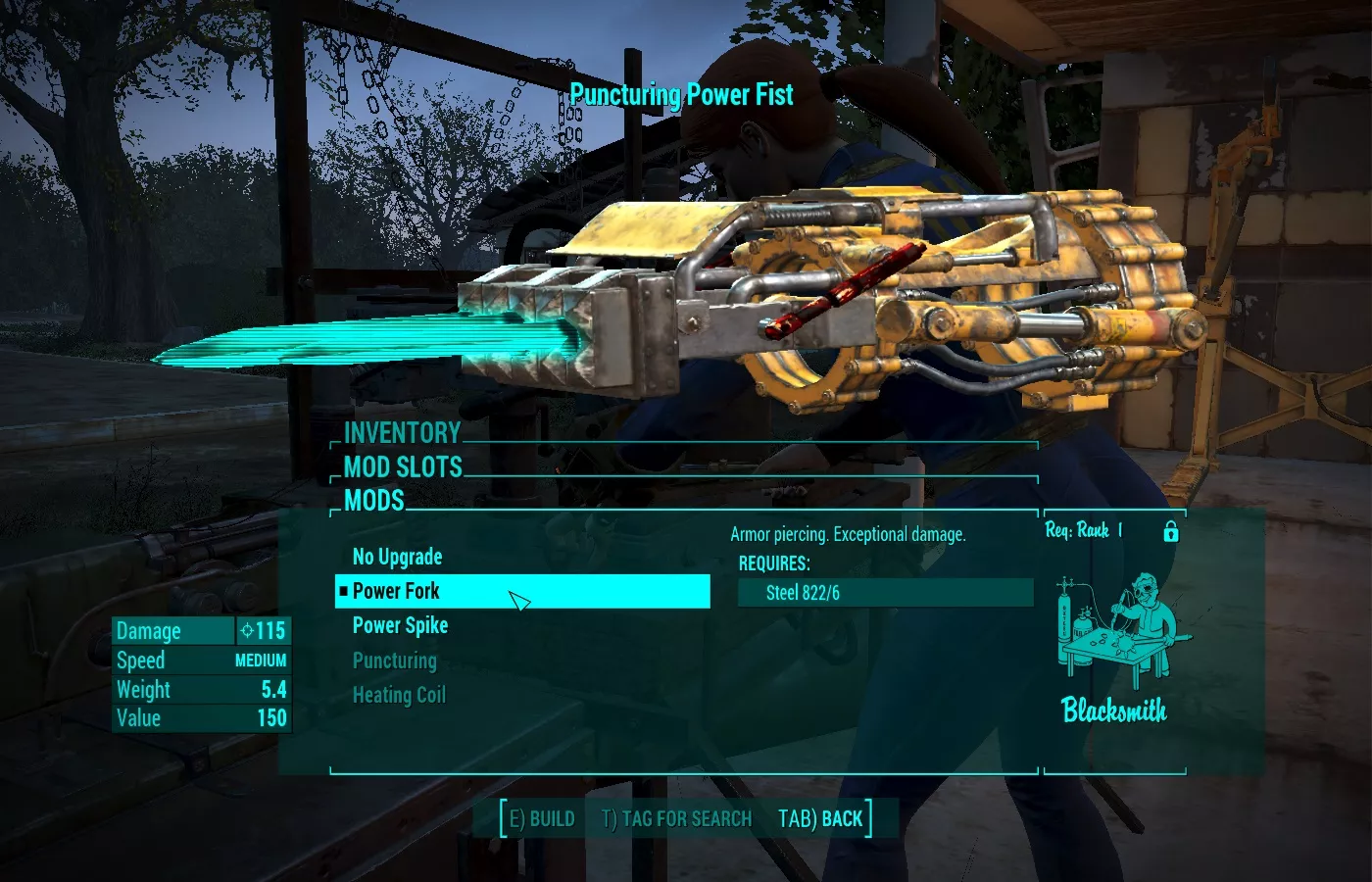Viewport: 1372px width, 882px height.
Task: Choose the Power Fork mod
Action: click(396, 591)
